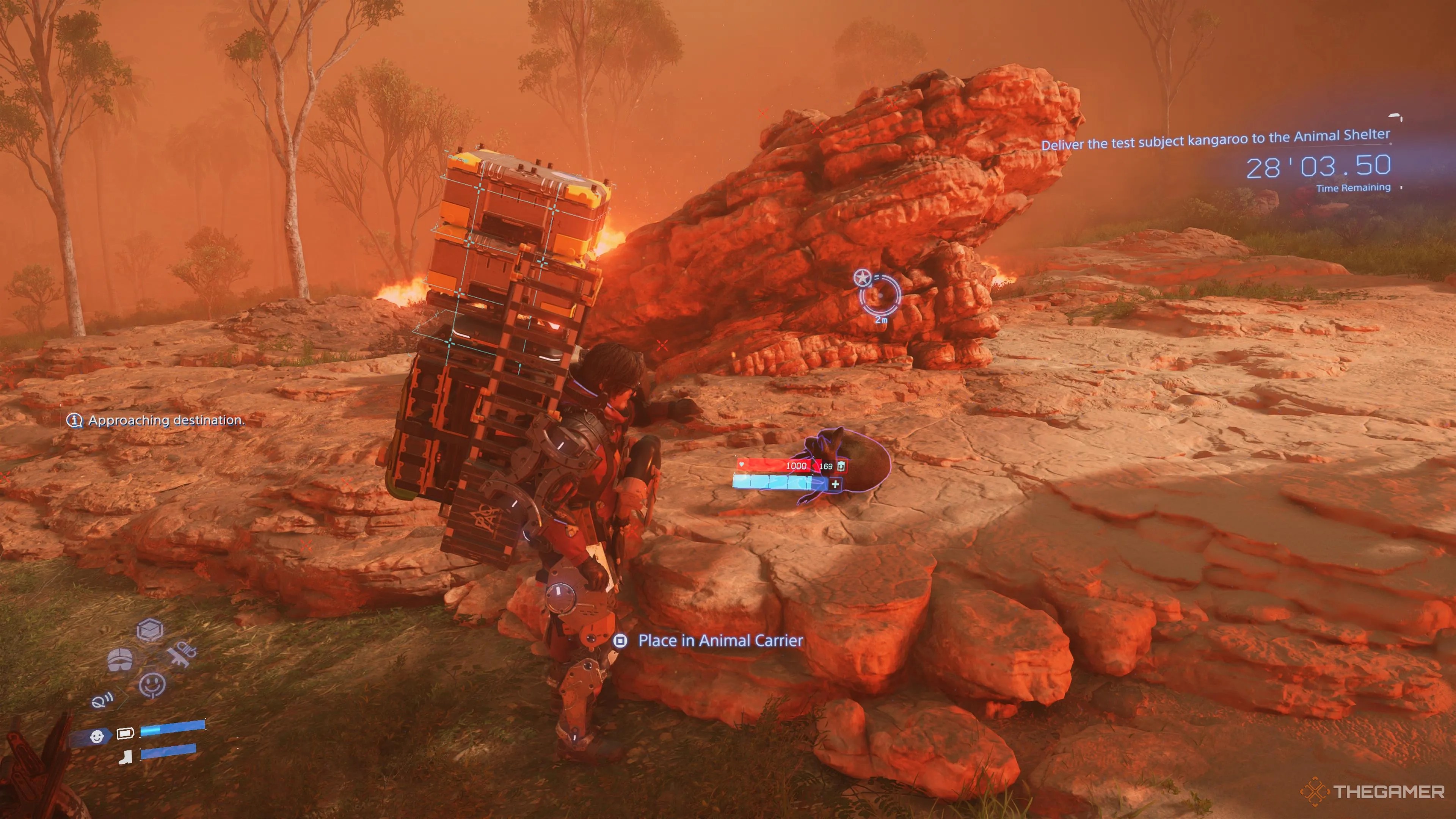Trigger the shout call-out icon
The height and width of the screenshot is (819, 1456).
pyautogui.click(x=102, y=701)
